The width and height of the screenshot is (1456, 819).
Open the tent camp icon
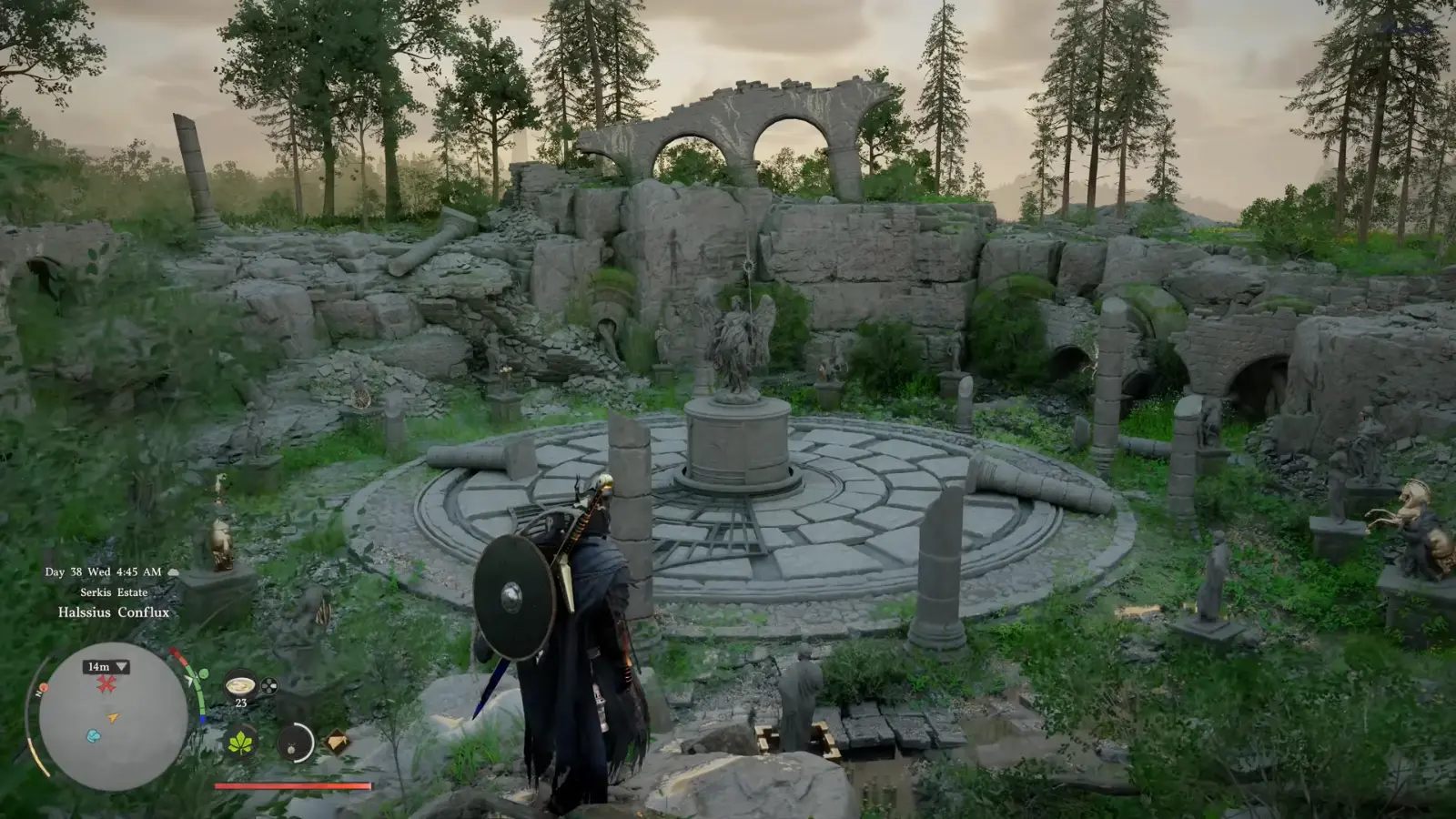click(x=337, y=742)
